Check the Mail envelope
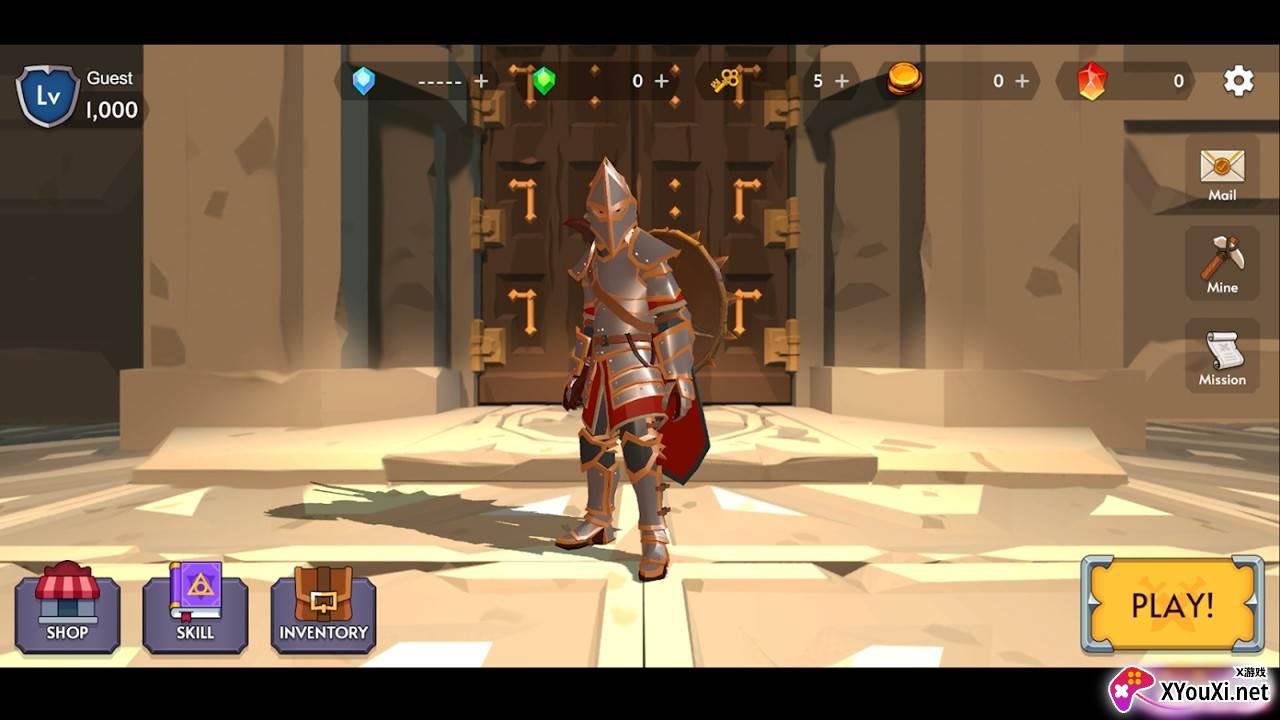Viewport: 1280px width, 720px height. 1222,172
